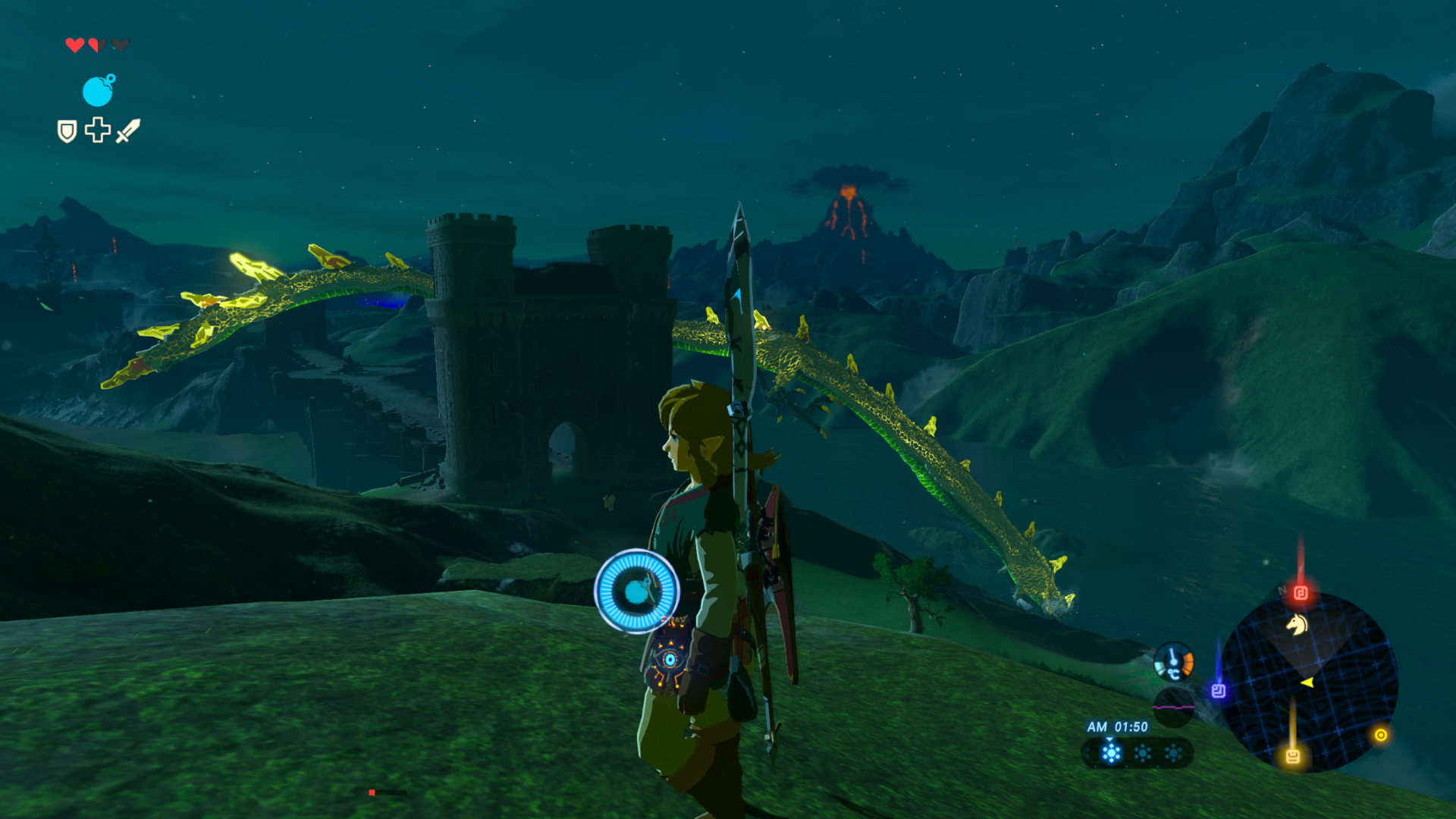Select the yellow shrine marker on minimap
This screenshot has height=819, width=1456.
click(1293, 755)
